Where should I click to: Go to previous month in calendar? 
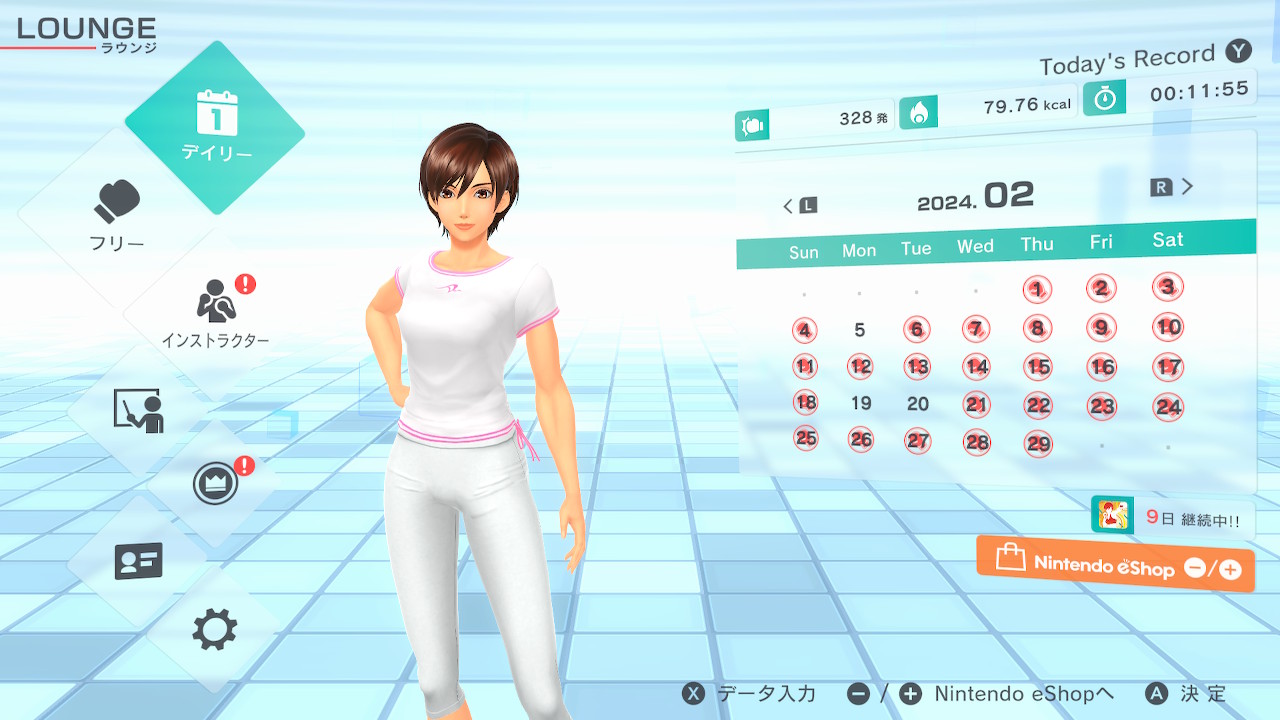pyautogui.click(x=799, y=206)
